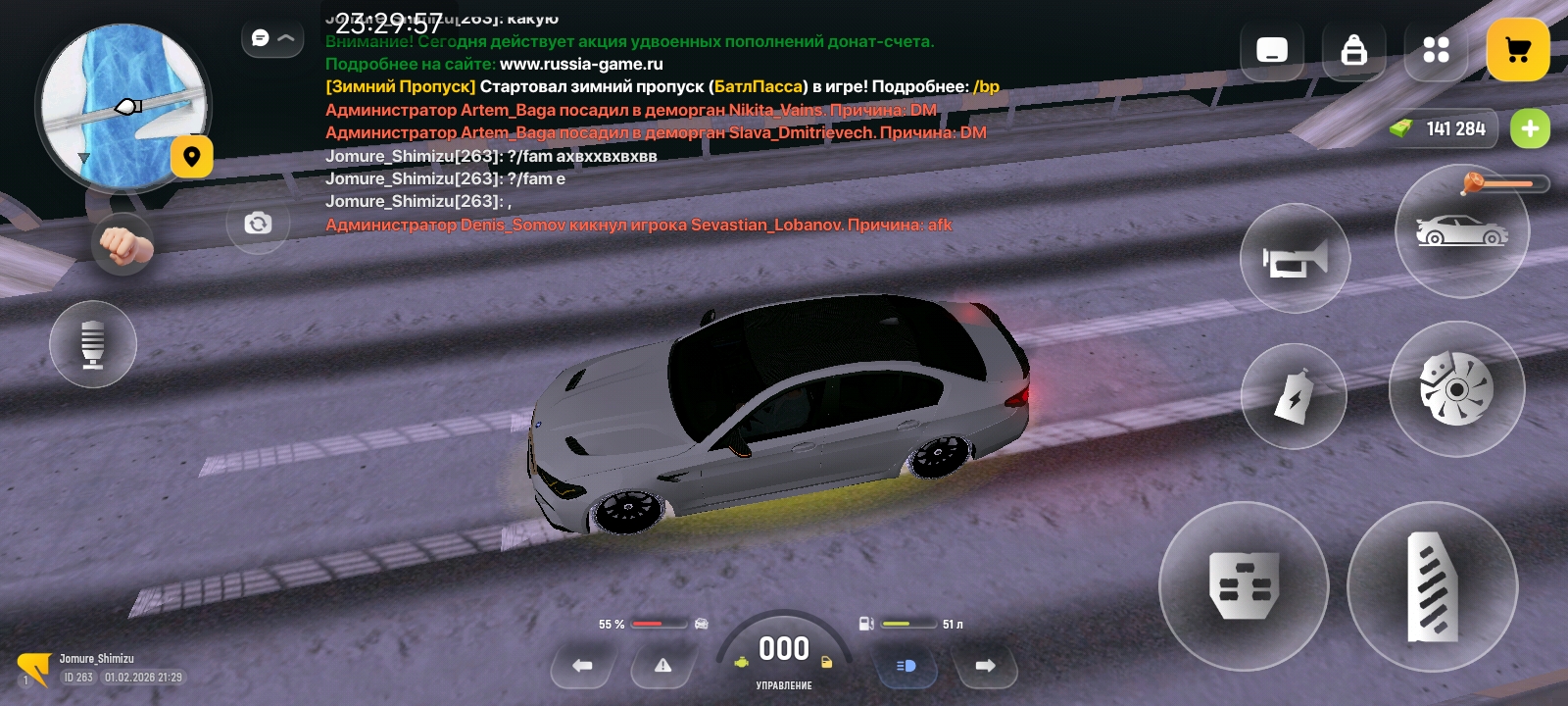The width and height of the screenshot is (1568, 706).
Task: Open the backpack inventory
Action: click(x=1353, y=50)
